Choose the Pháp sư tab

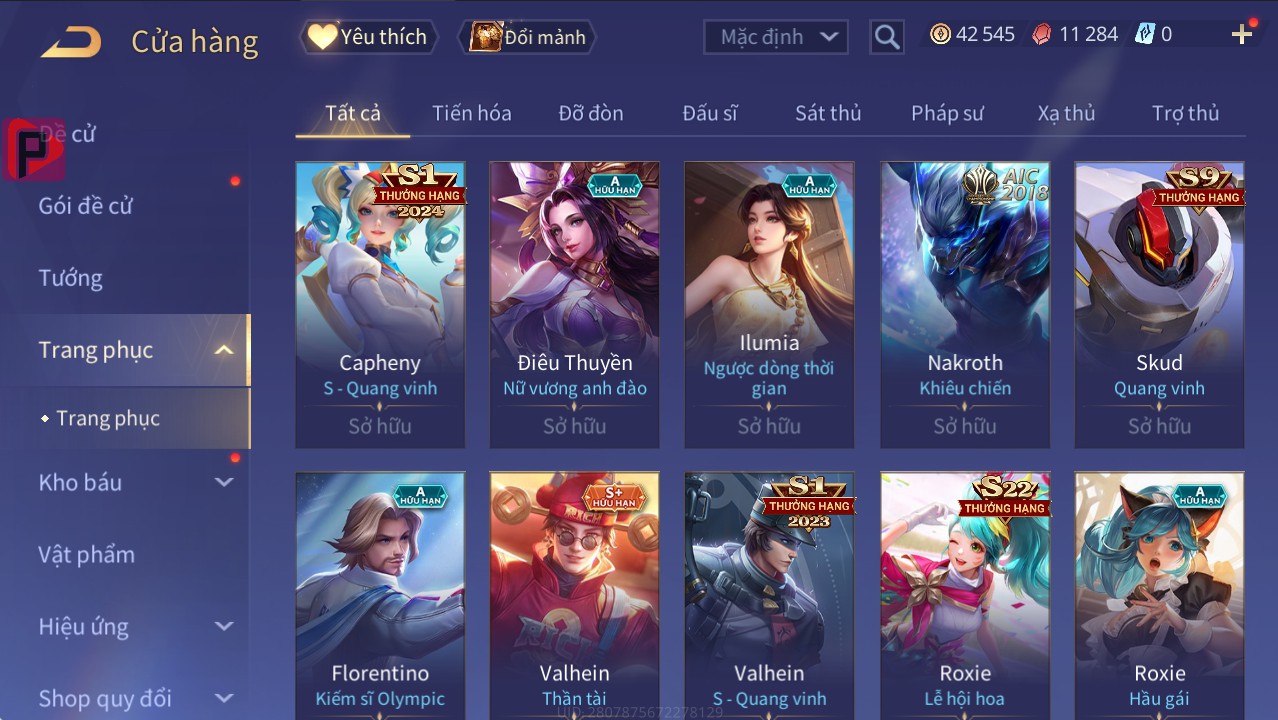[947, 113]
